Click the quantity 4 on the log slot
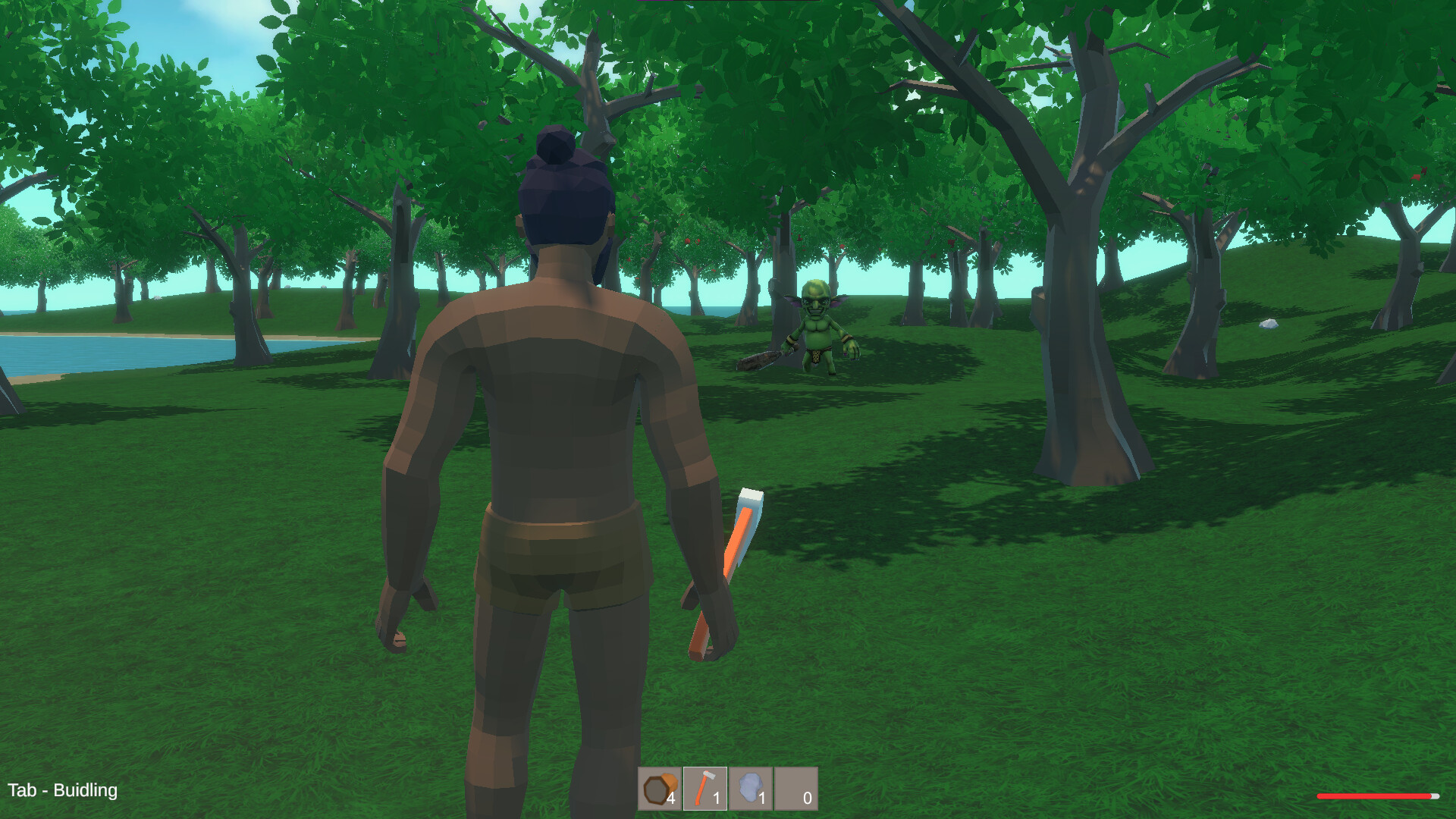This screenshot has width=1456, height=819. 672,799
